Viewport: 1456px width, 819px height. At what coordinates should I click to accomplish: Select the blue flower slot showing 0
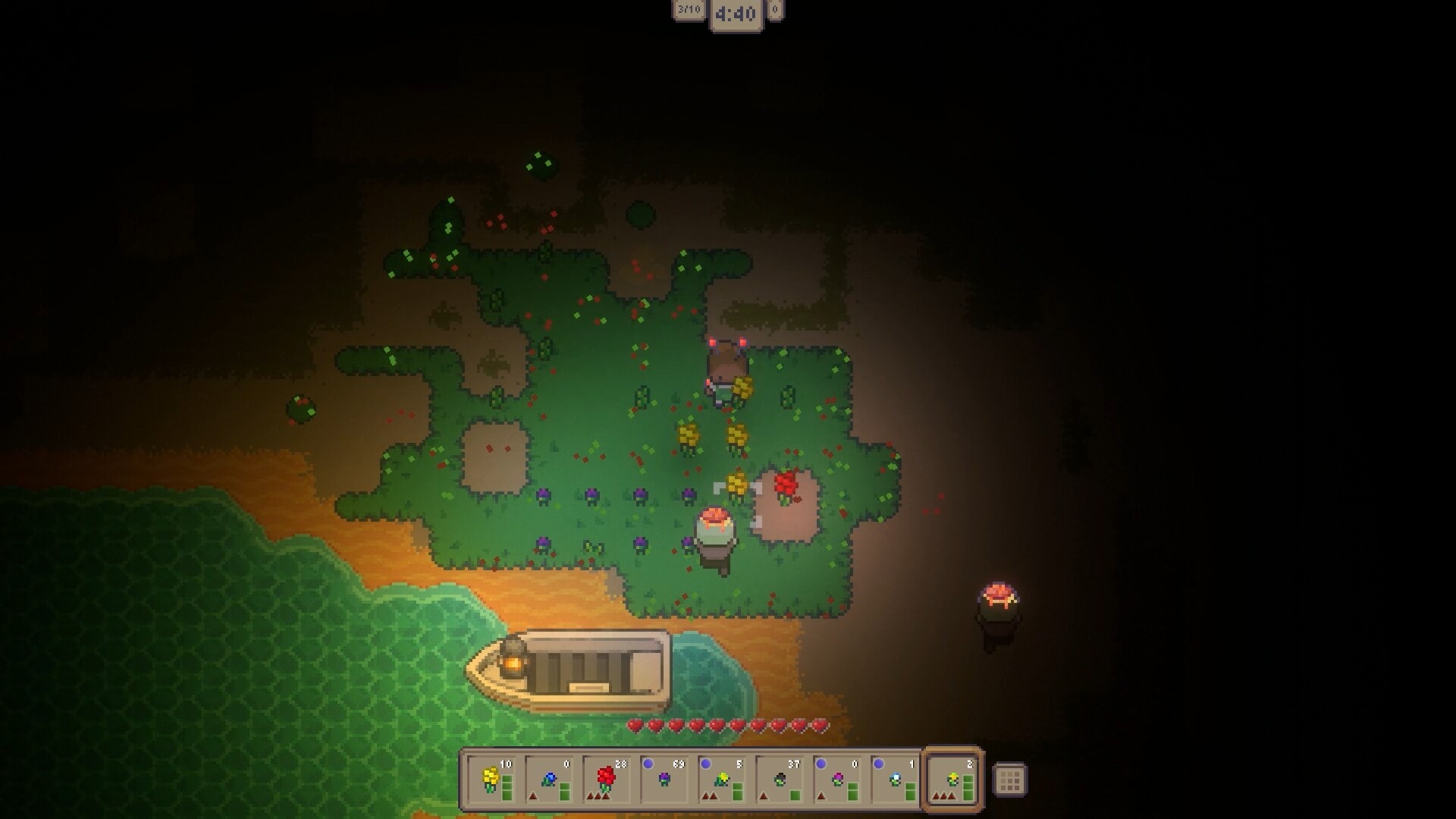tap(551, 781)
